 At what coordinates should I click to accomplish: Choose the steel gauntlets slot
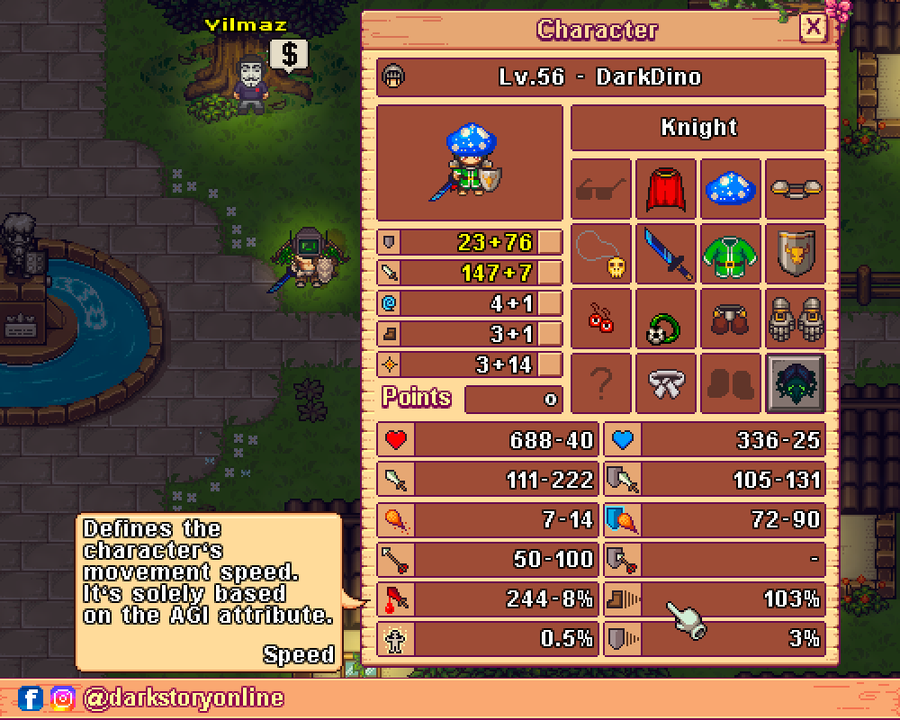[796, 318]
